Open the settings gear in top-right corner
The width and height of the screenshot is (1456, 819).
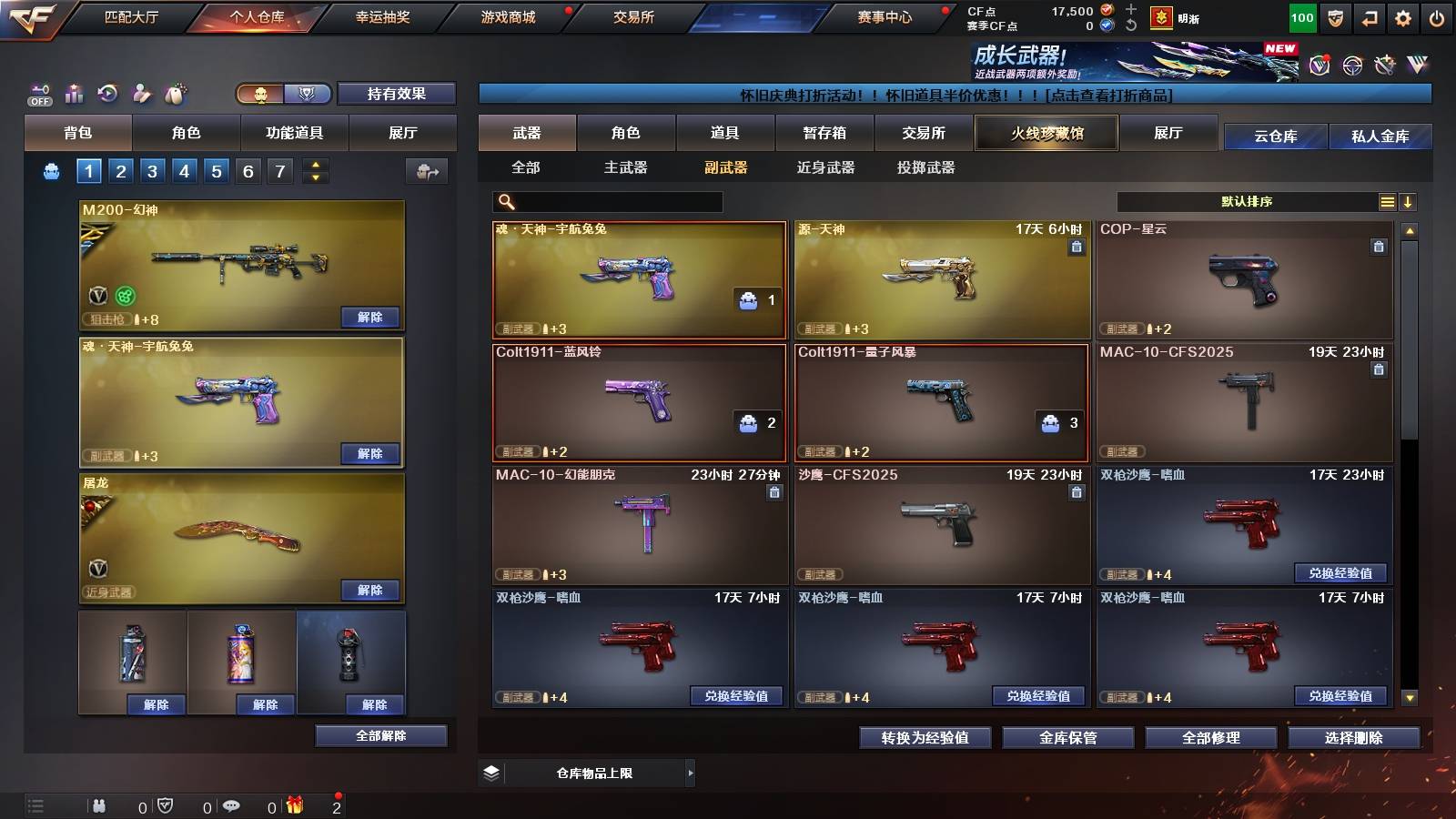(x=1402, y=18)
